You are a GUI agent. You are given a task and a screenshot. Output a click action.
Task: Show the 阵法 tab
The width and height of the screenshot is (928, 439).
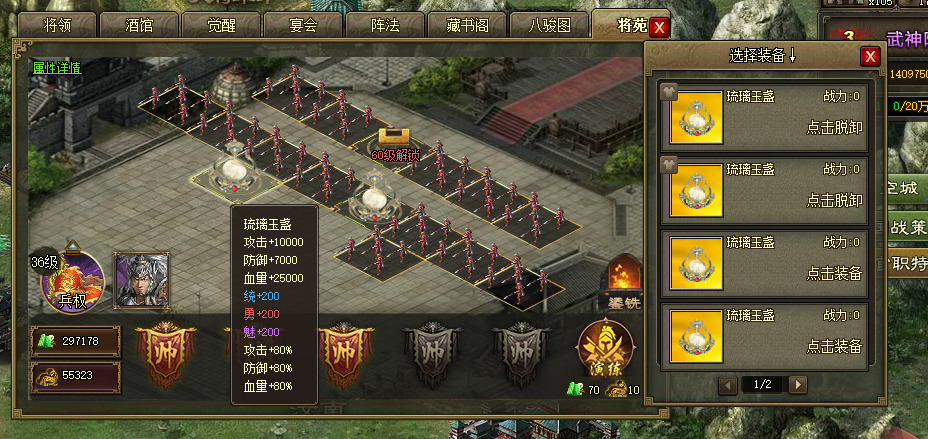coord(385,26)
